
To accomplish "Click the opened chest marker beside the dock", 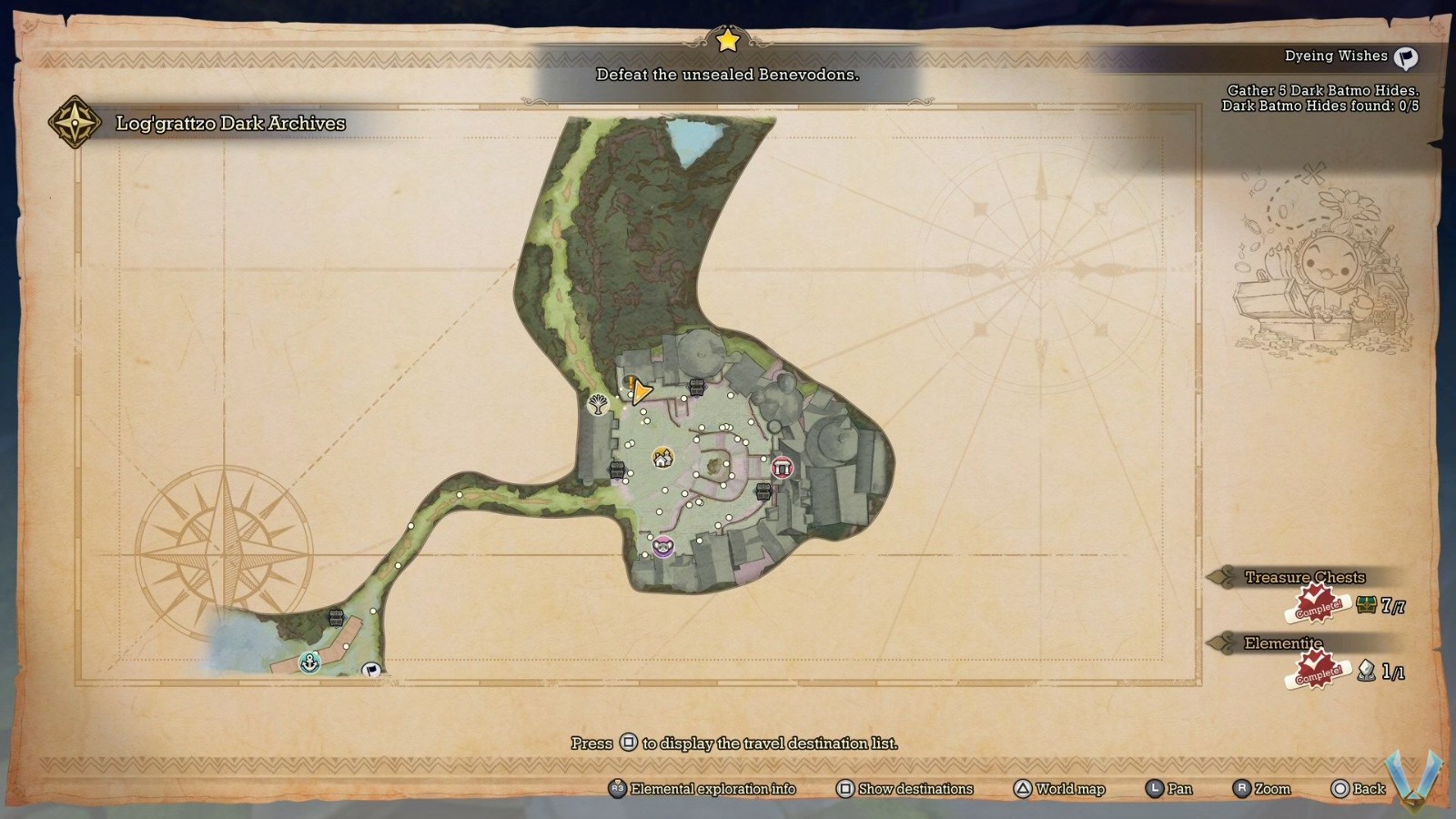I will coord(336,618).
